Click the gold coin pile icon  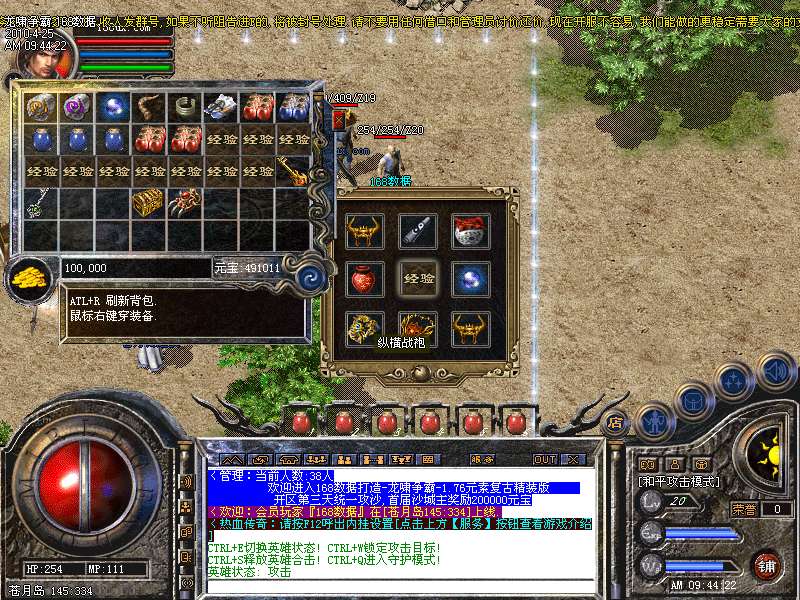[x=31, y=279]
